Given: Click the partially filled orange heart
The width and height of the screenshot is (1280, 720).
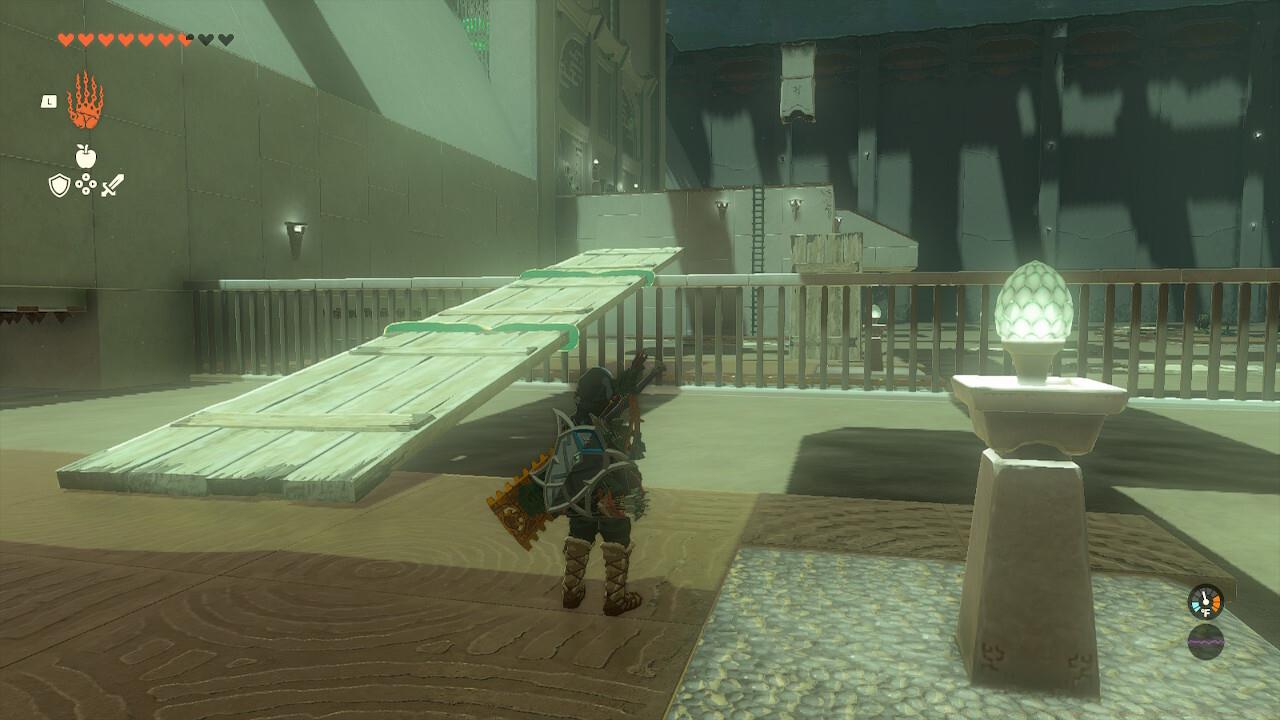Looking at the screenshot, I should tap(186, 38).
